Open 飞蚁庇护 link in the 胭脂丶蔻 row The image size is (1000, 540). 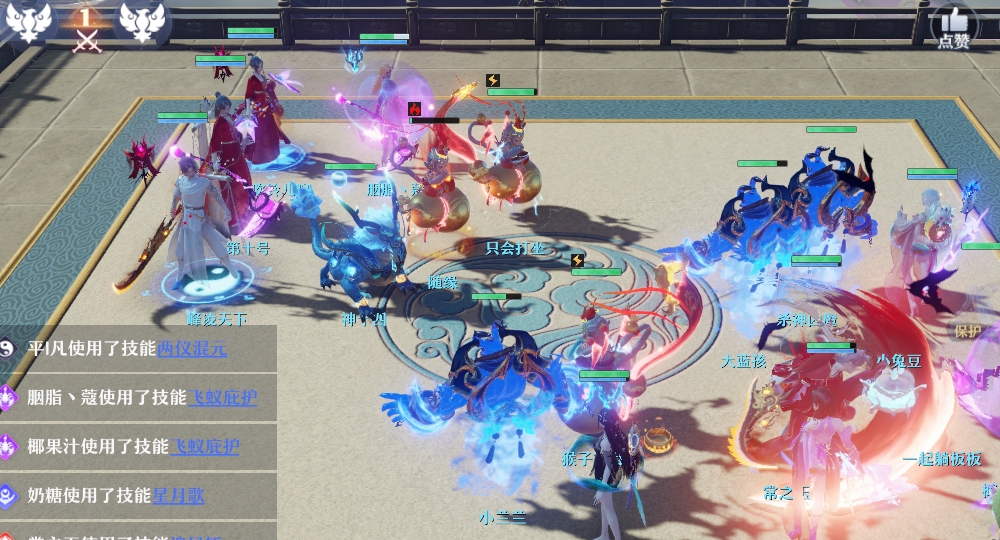222,397
